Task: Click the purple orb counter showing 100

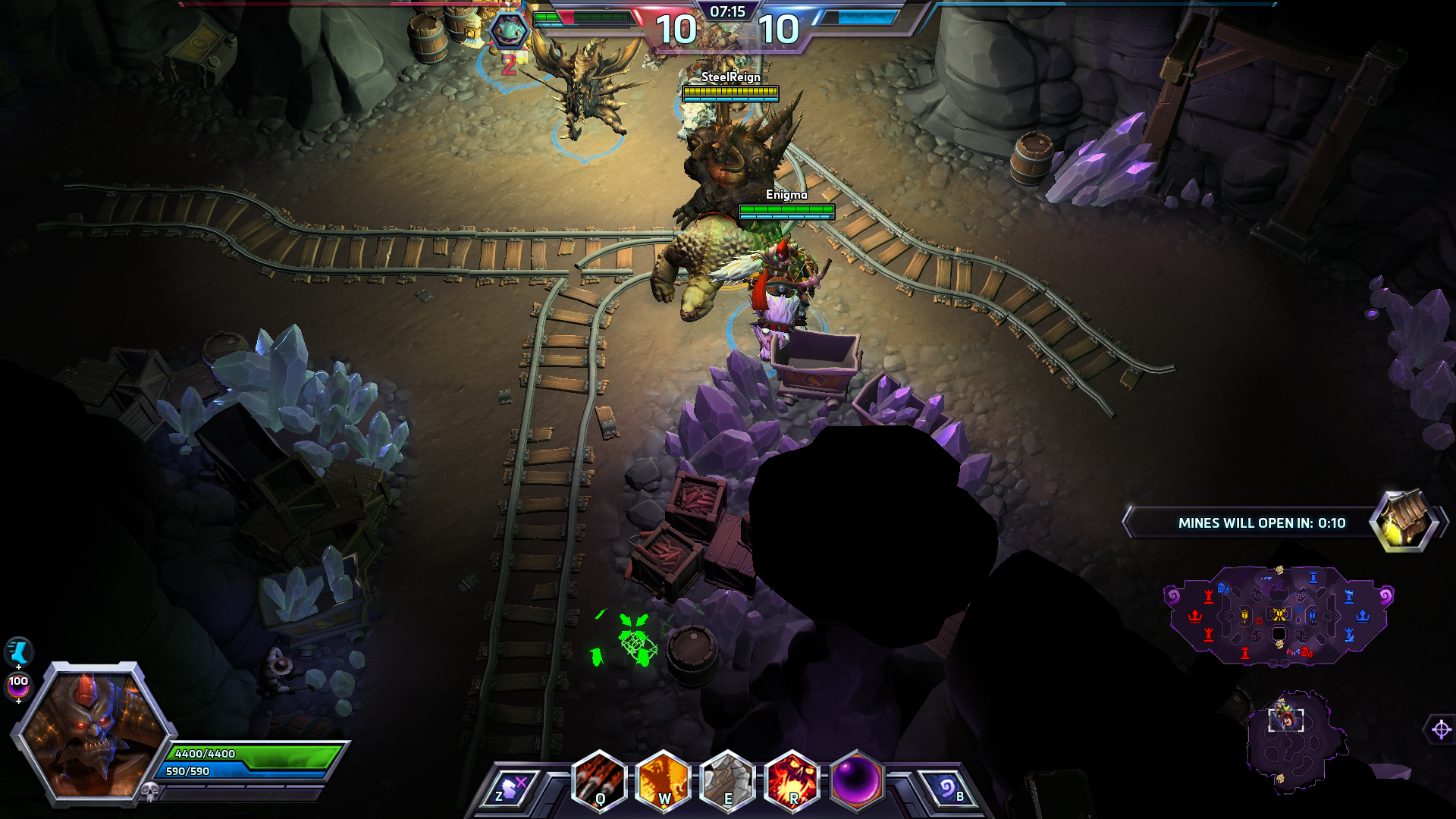Action: point(18,685)
